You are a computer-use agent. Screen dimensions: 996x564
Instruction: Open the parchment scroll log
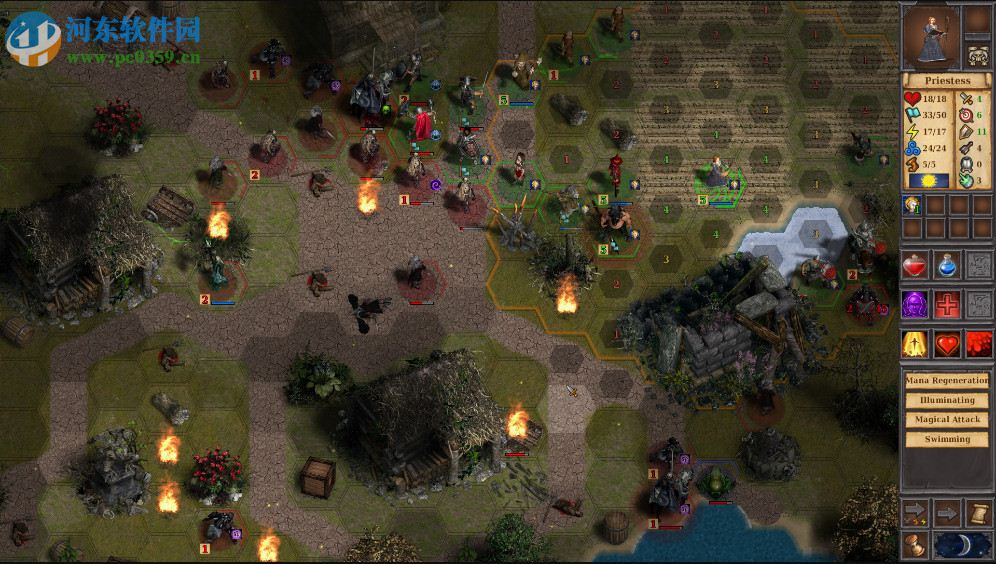[x=978, y=513]
